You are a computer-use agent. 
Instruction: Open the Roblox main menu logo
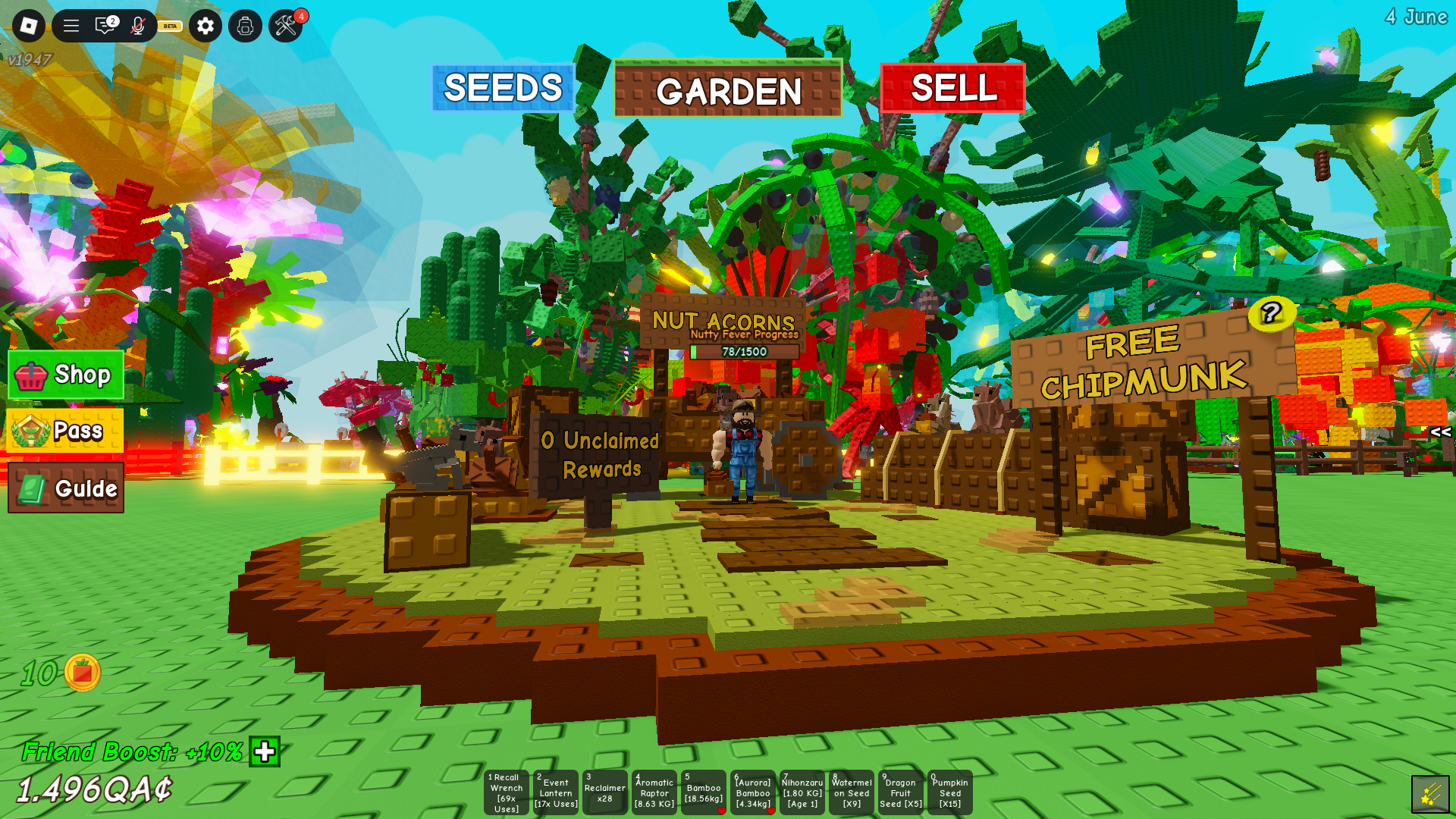tap(29, 26)
